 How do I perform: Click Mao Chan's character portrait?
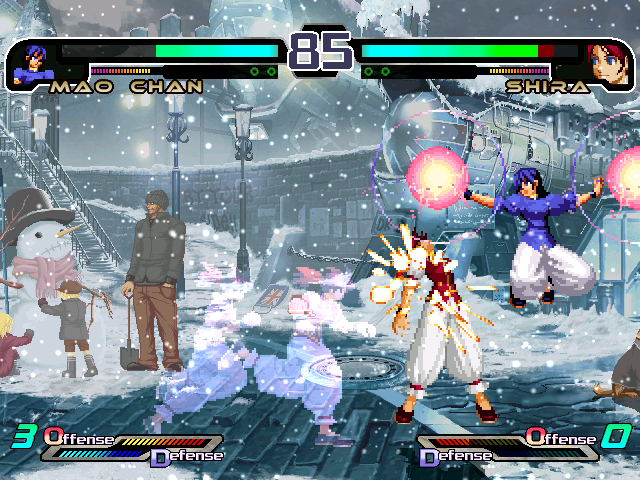tap(32, 62)
